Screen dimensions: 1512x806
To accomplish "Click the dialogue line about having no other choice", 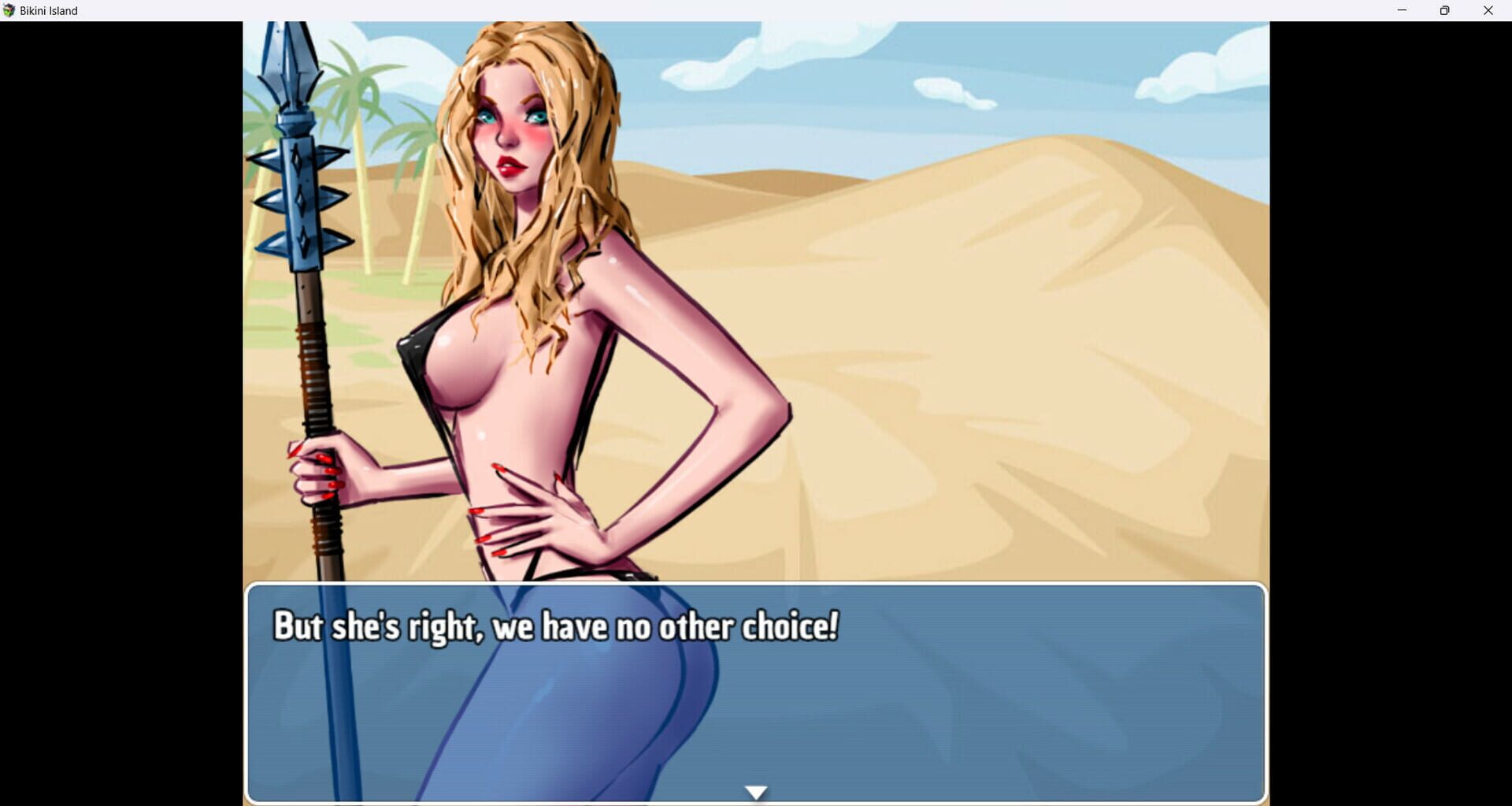I will 556,626.
